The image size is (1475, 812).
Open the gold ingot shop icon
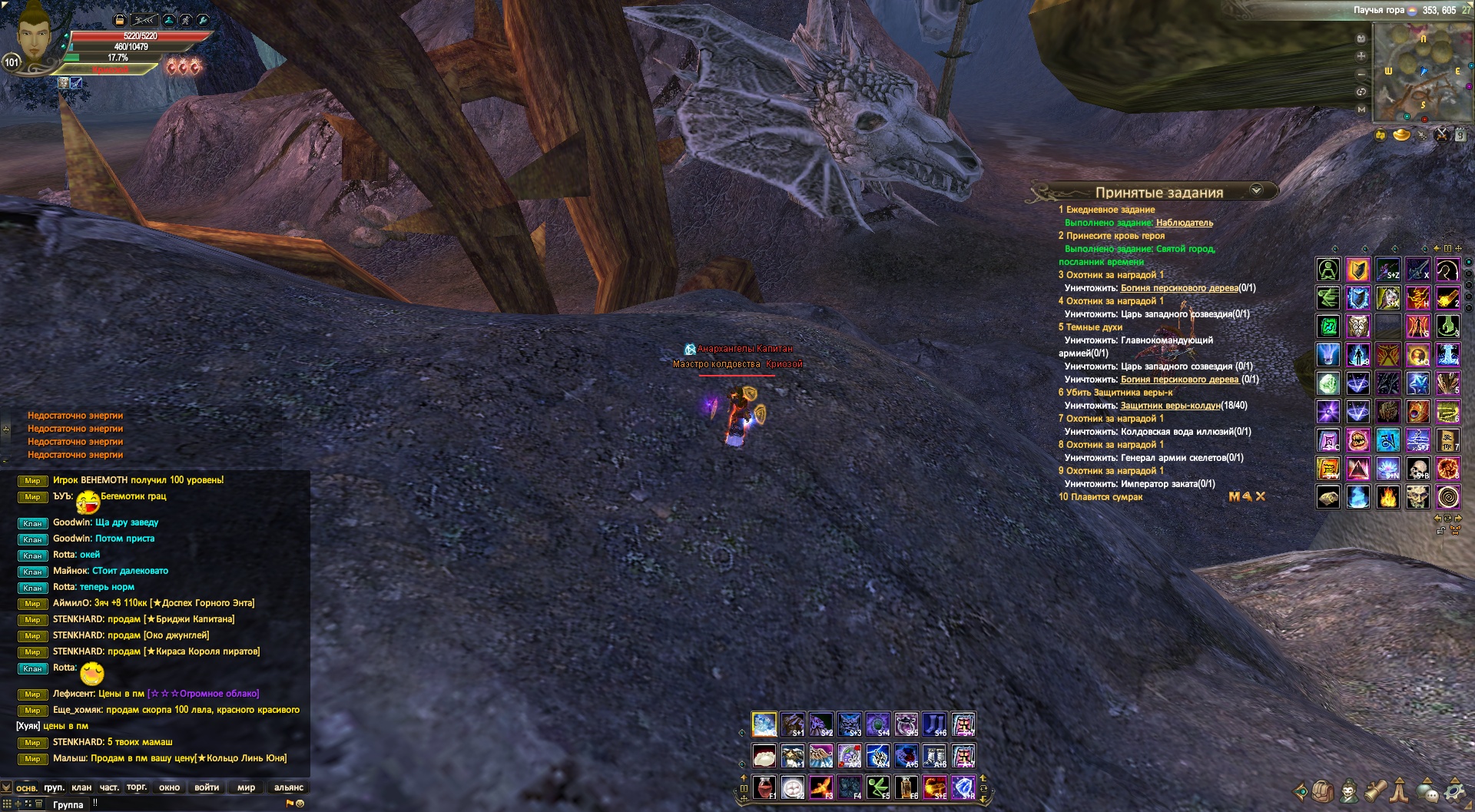1401,135
